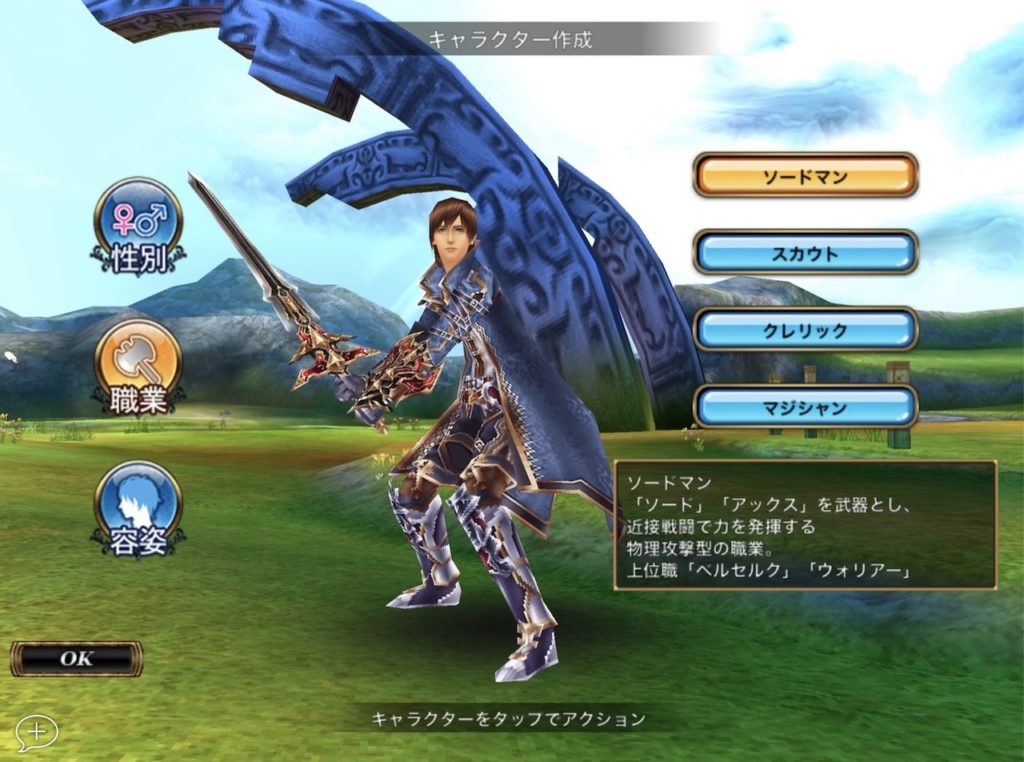
Task: Open the chat bubble plus icon
Action: click(36, 732)
